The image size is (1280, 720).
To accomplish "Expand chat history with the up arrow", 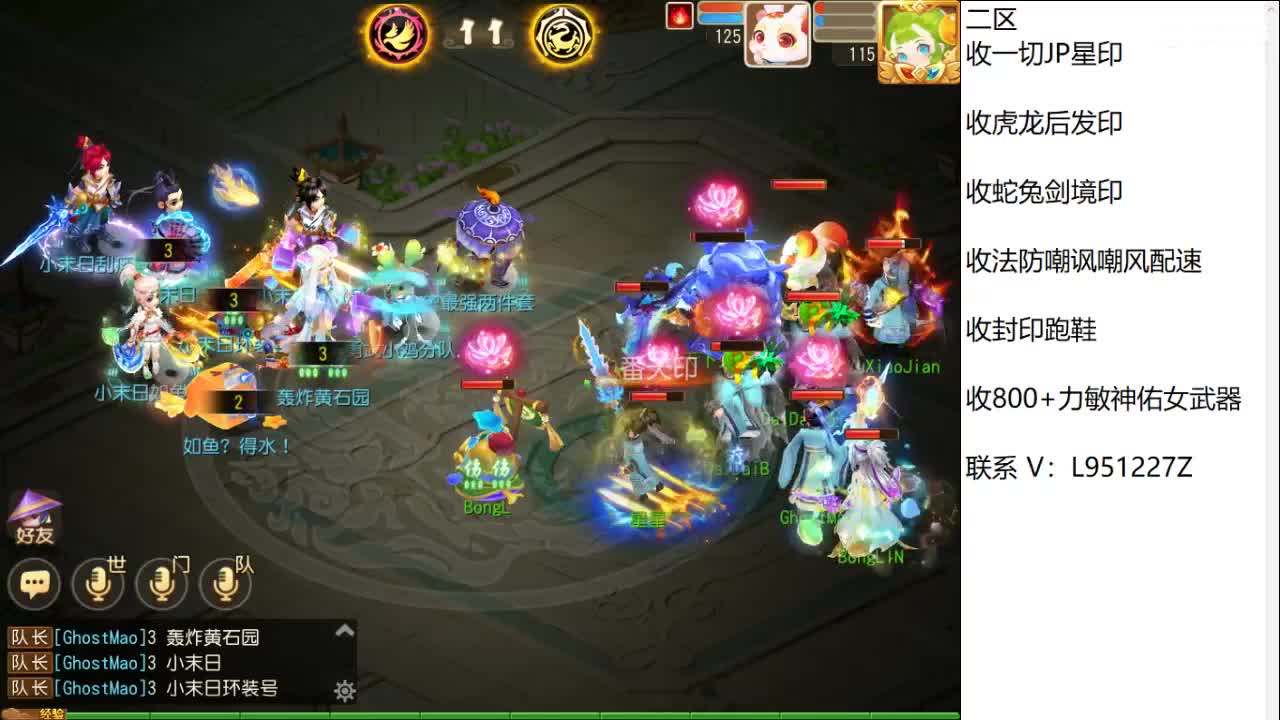I will (345, 630).
